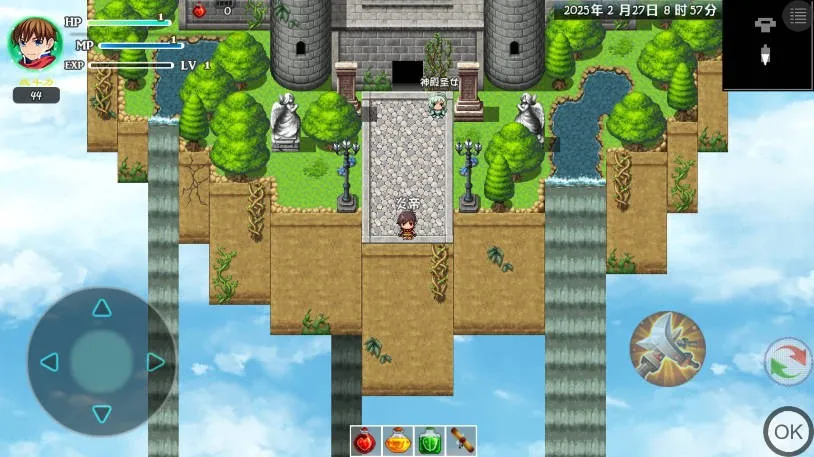Use the red potion in the hotbar

point(366,440)
